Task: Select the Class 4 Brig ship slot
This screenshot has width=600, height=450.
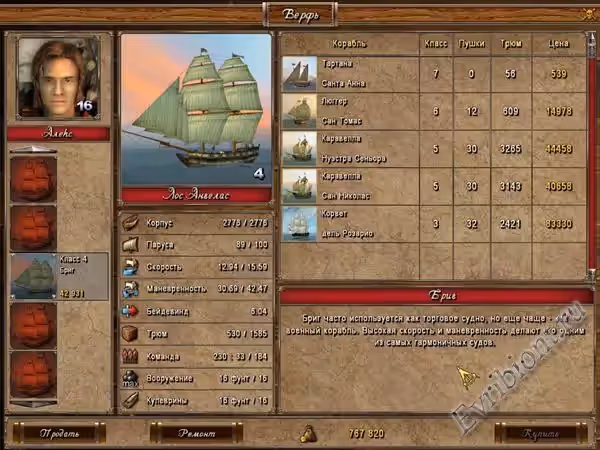Action: pyautogui.click(x=60, y=276)
